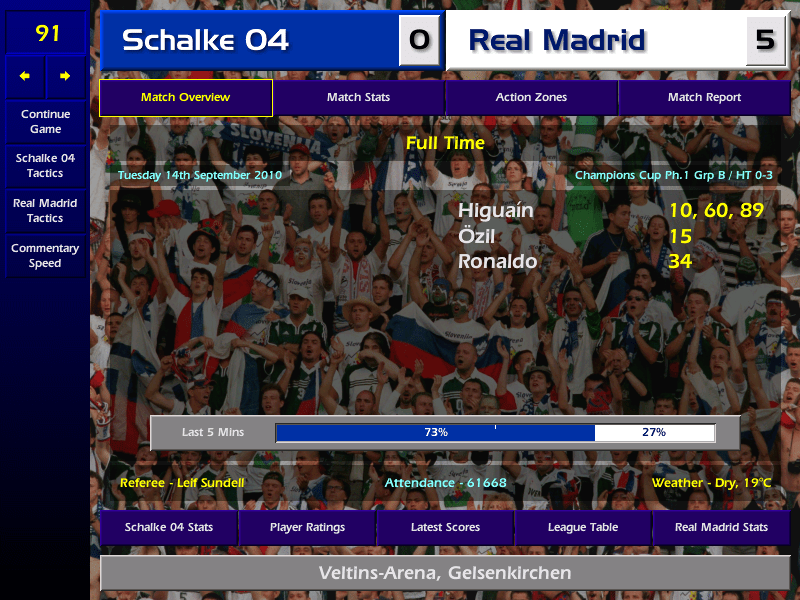This screenshot has width=800, height=600.
Task: Show Player Ratings
Action: pos(307,527)
